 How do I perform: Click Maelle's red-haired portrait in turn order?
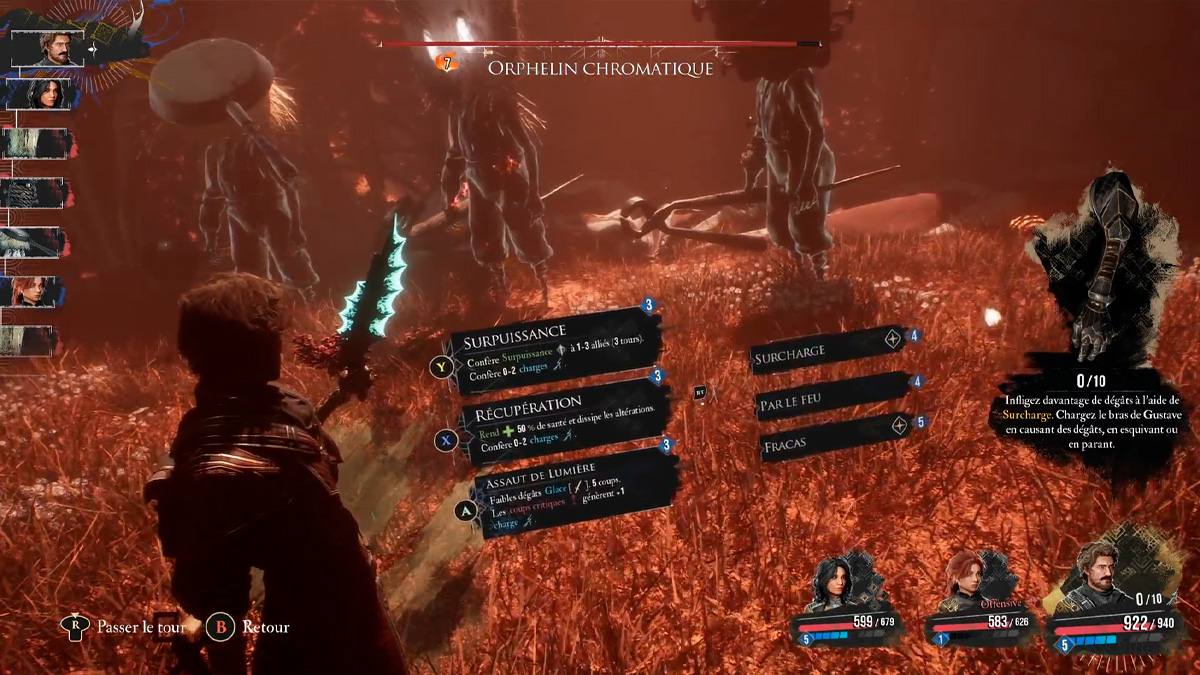coord(35,292)
